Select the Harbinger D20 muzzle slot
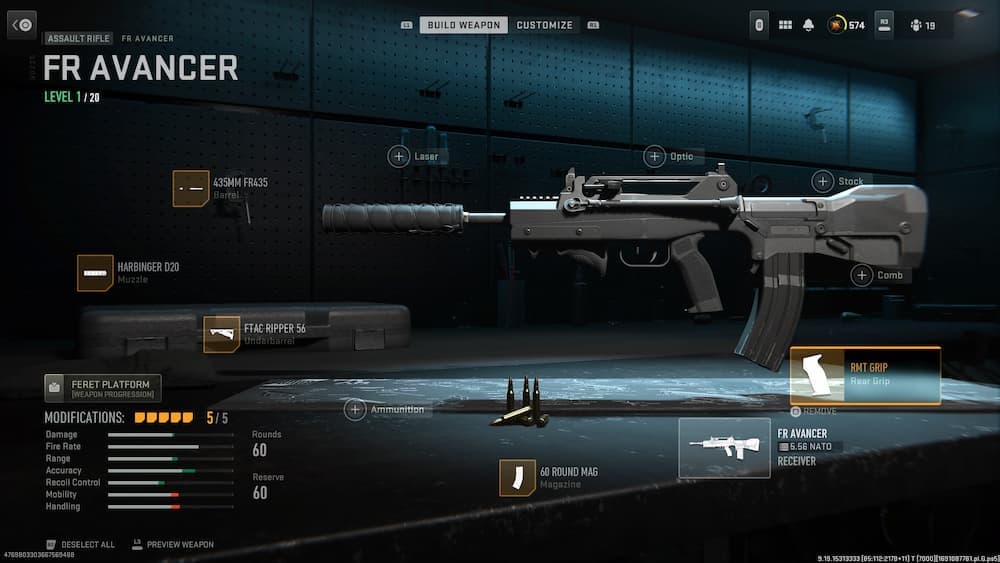 coord(96,273)
